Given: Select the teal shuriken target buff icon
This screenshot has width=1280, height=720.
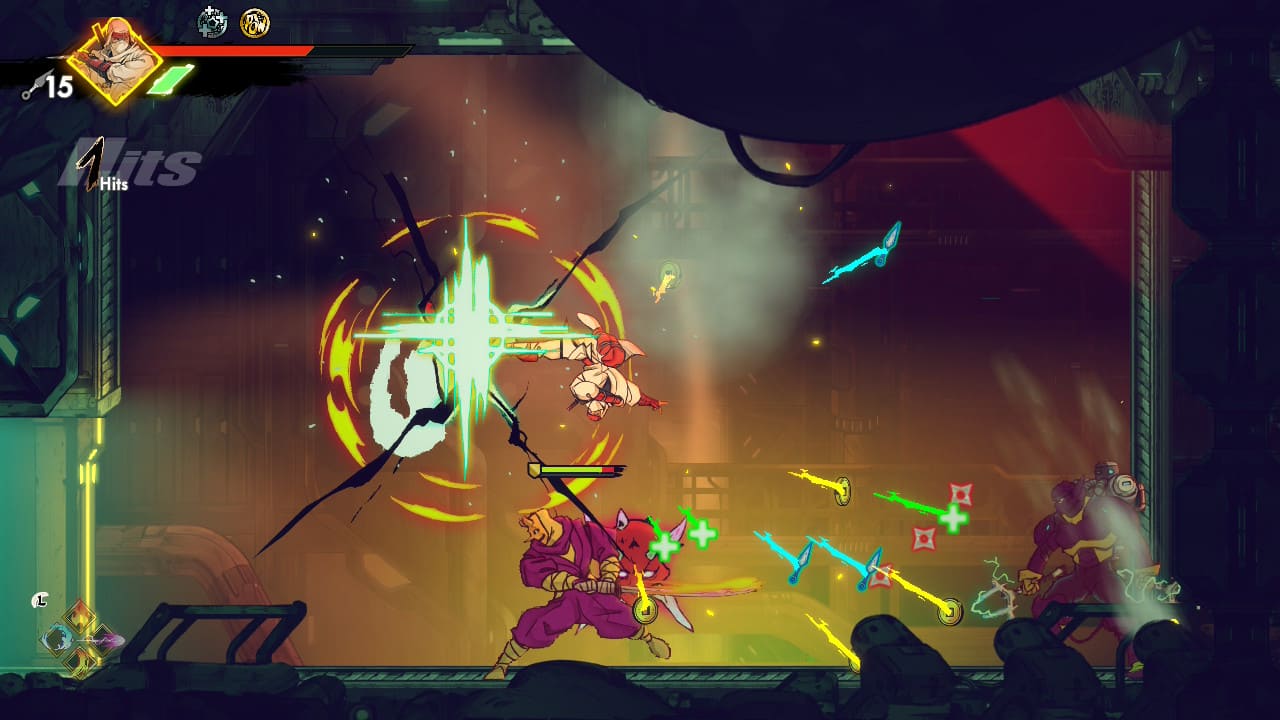Looking at the screenshot, I should pyautogui.click(x=212, y=21).
